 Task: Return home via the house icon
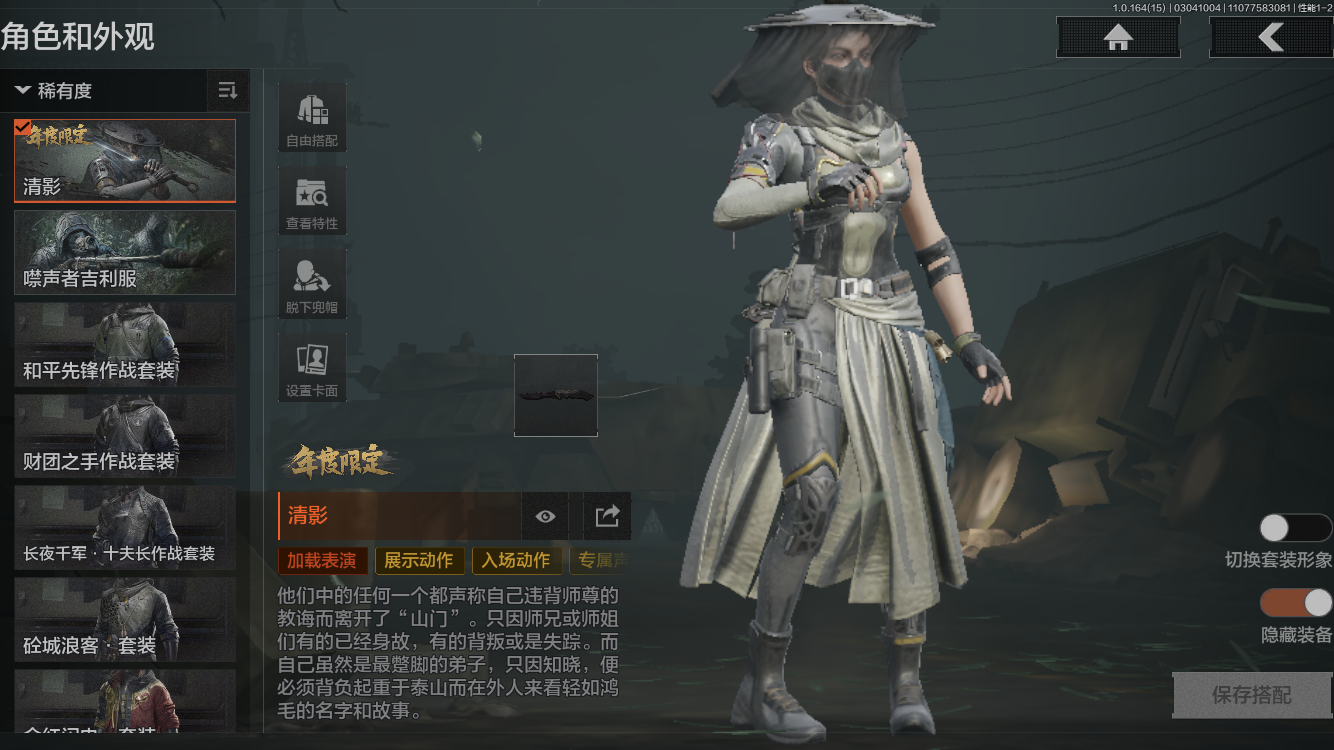[x=1118, y=37]
